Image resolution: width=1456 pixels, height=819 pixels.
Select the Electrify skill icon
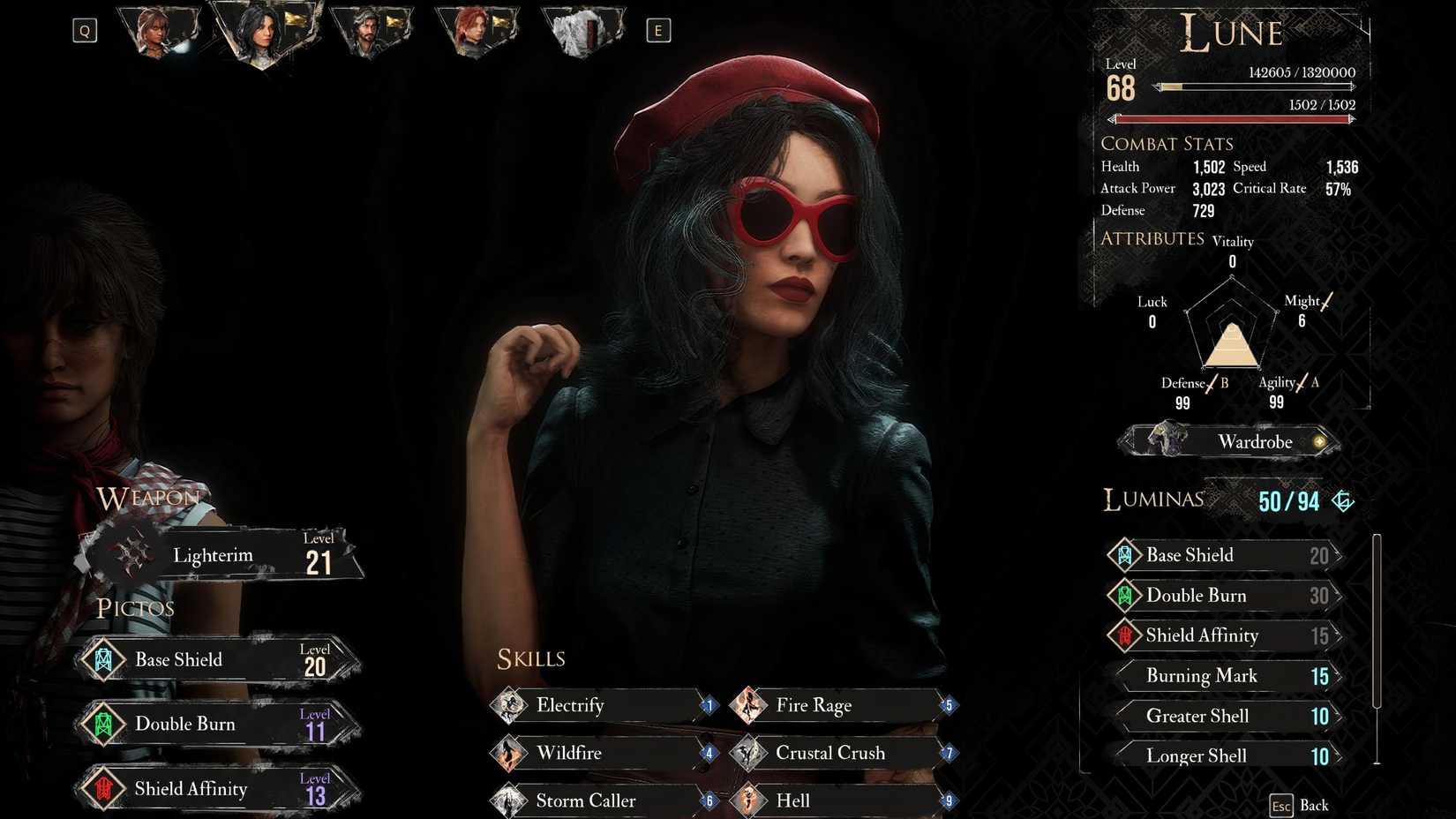[510, 705]
